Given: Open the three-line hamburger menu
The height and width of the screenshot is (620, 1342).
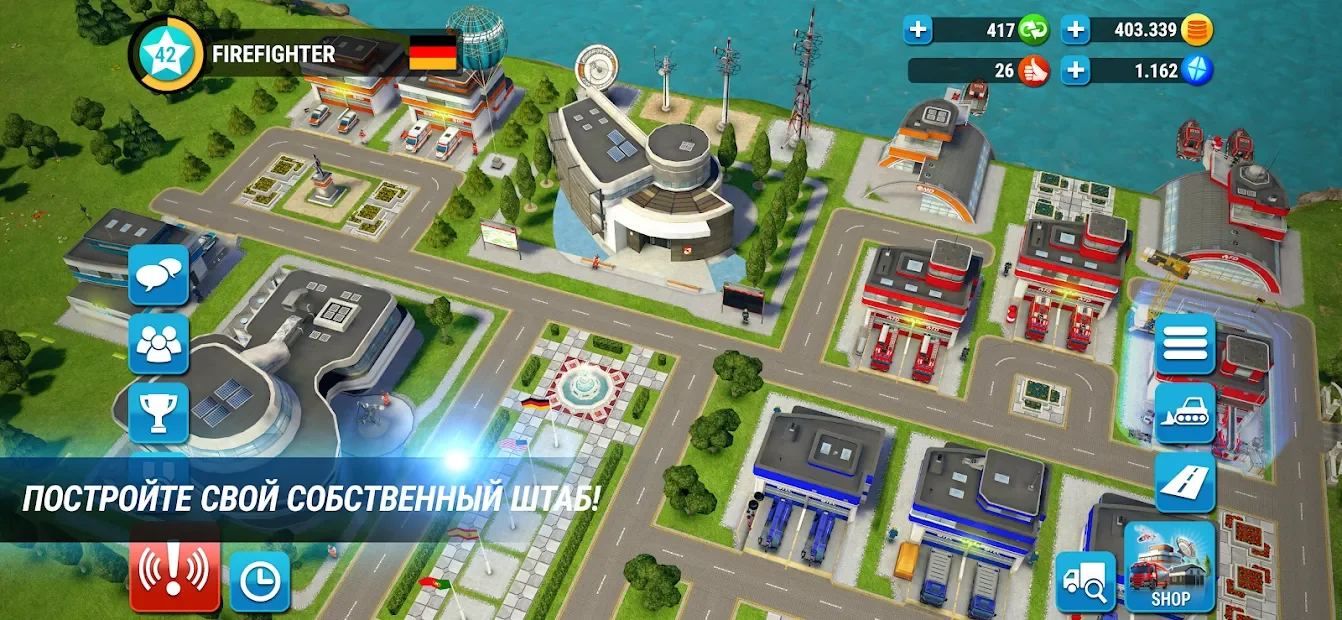Looking at the screenshot, I should click(1185, 344).
